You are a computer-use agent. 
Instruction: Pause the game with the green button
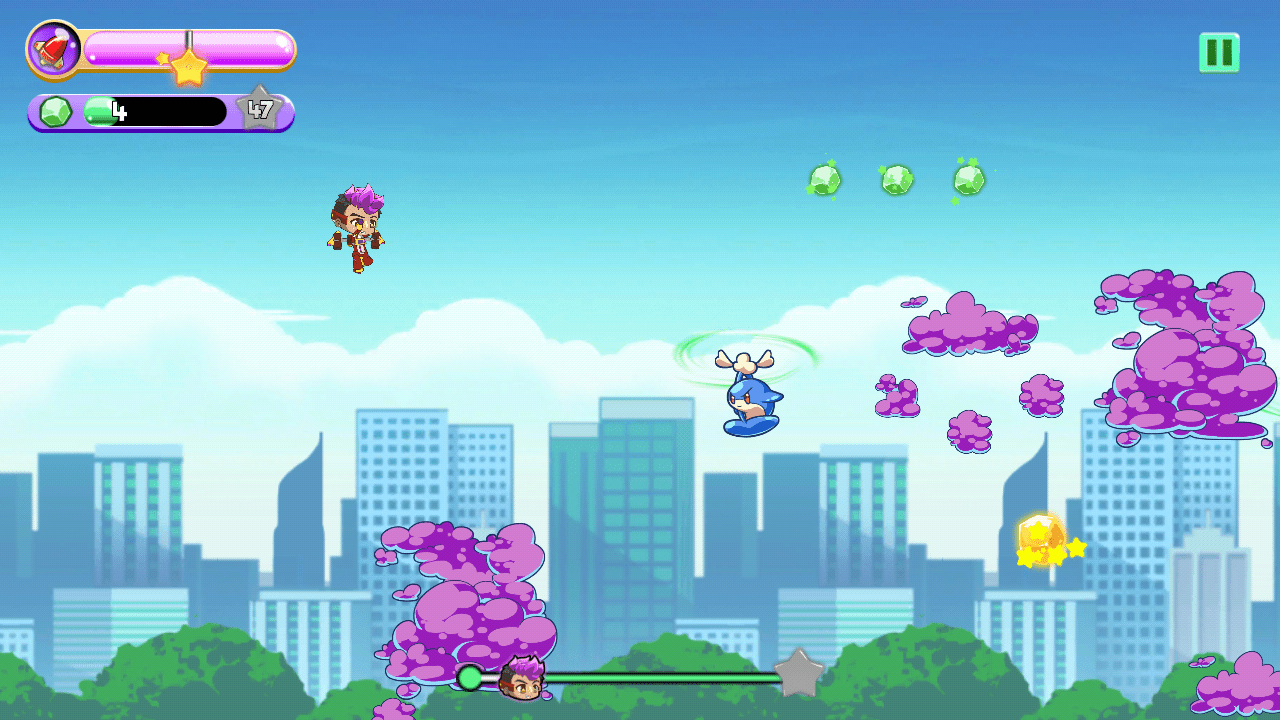pyautogui.click(x=1219, y=52)
